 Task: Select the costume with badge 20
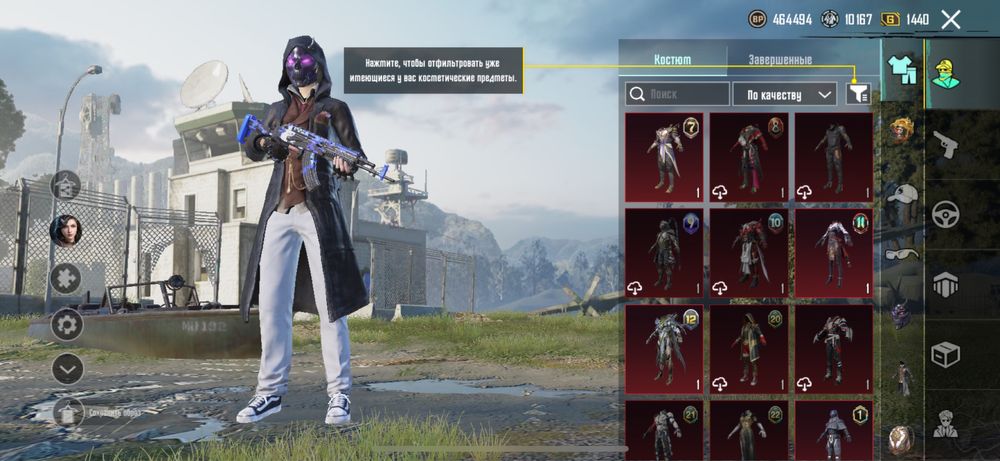pos(749,348)
